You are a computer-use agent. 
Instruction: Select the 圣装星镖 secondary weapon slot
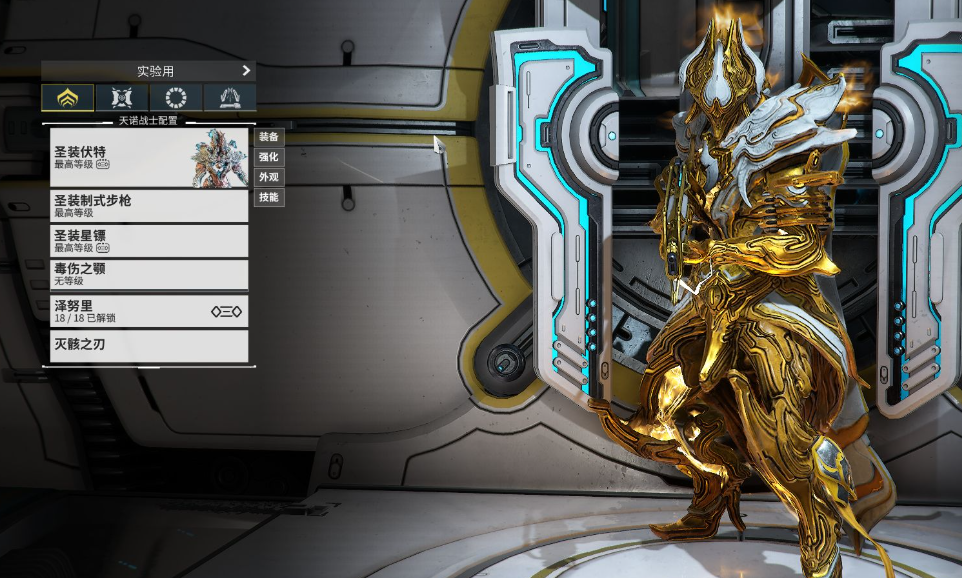pos(149,241)
